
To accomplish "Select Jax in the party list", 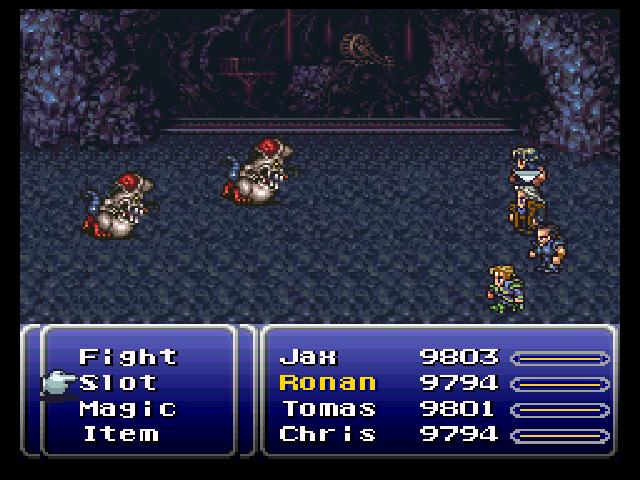I will point(309,357).
